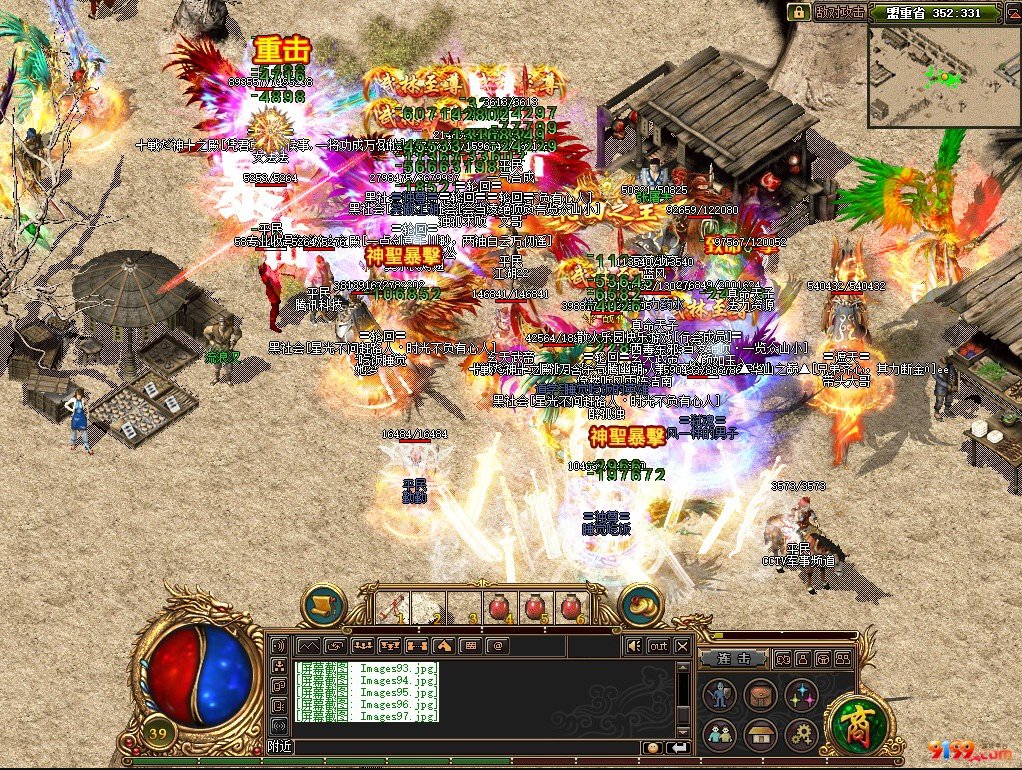Open the gold ingot round button

click(640, 605)
